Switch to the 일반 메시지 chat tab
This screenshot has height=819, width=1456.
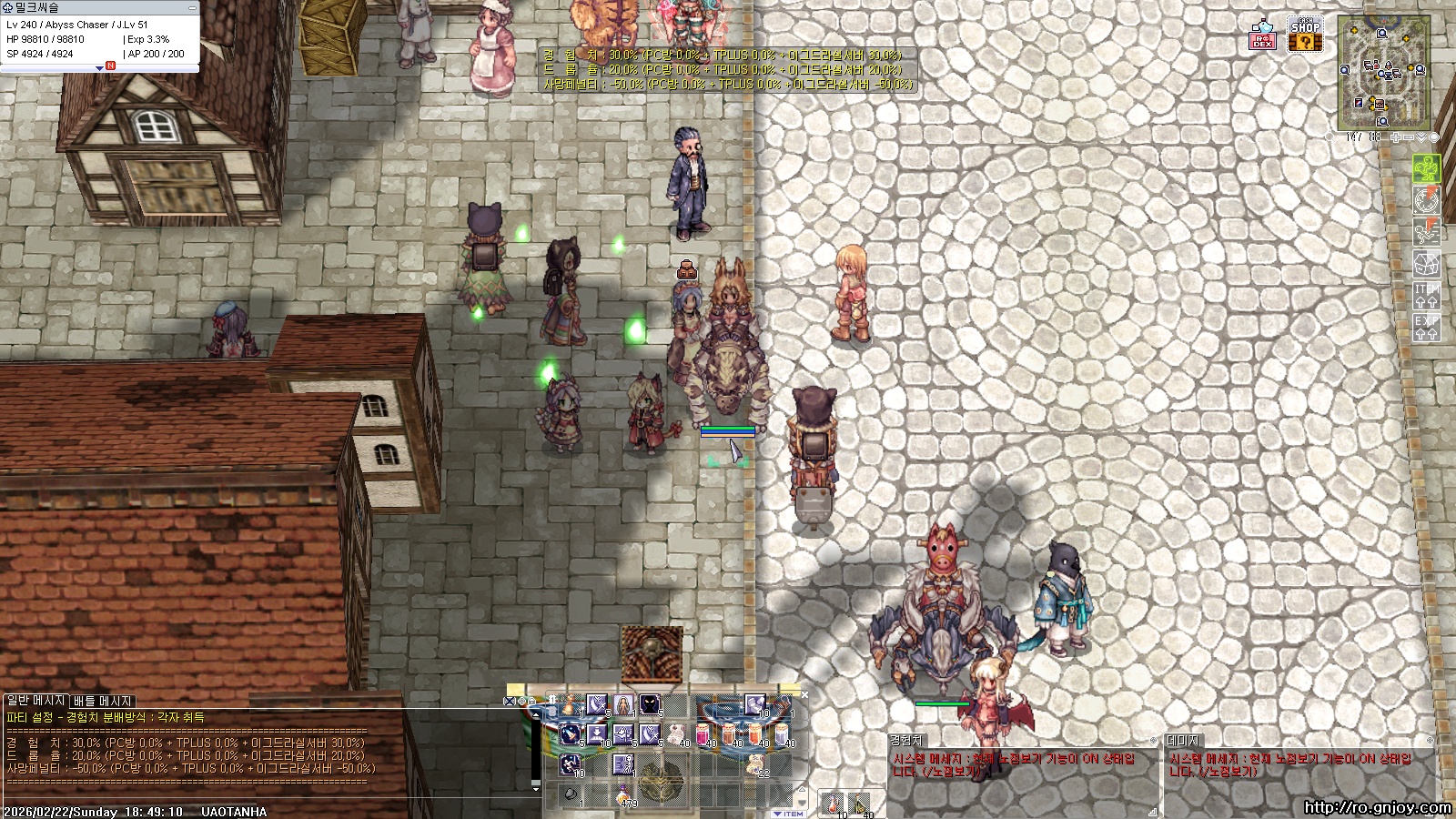point(36,701)
